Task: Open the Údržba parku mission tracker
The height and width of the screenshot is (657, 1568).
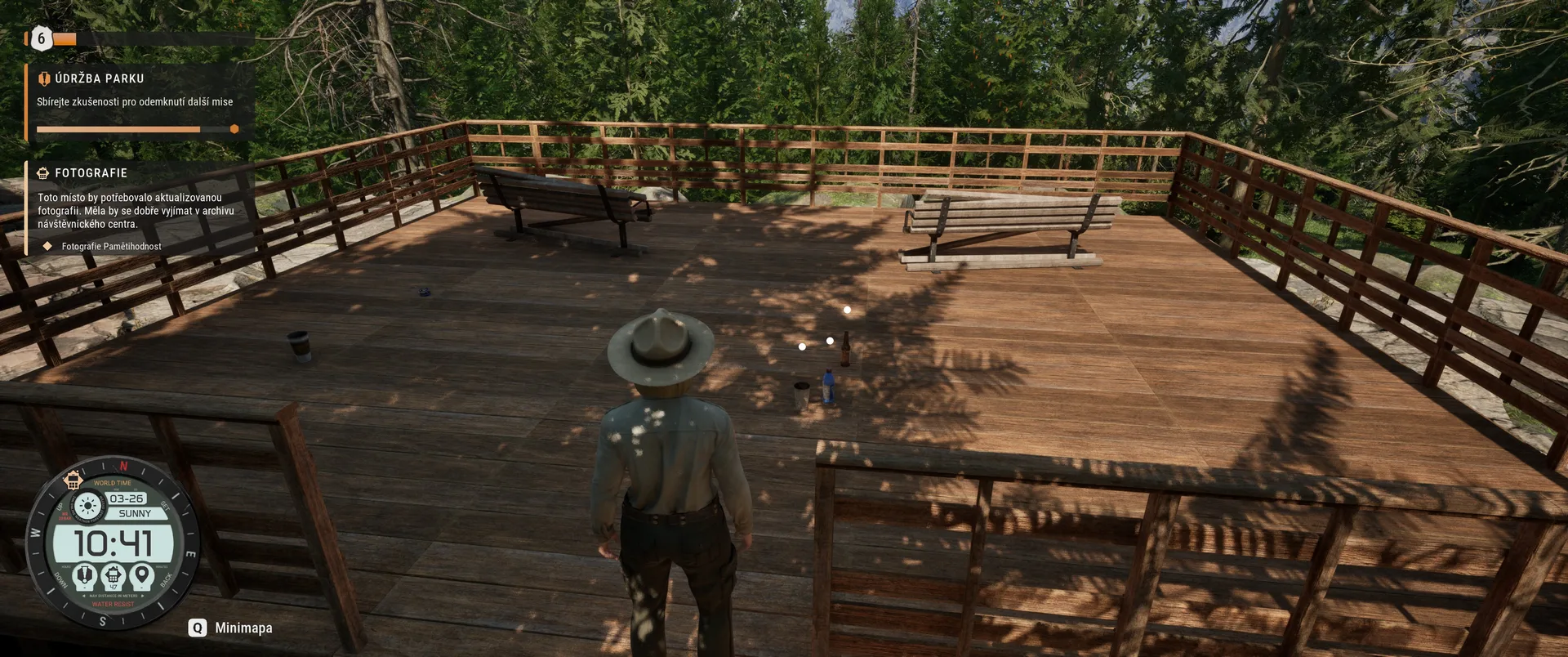Action: [98, 78]
